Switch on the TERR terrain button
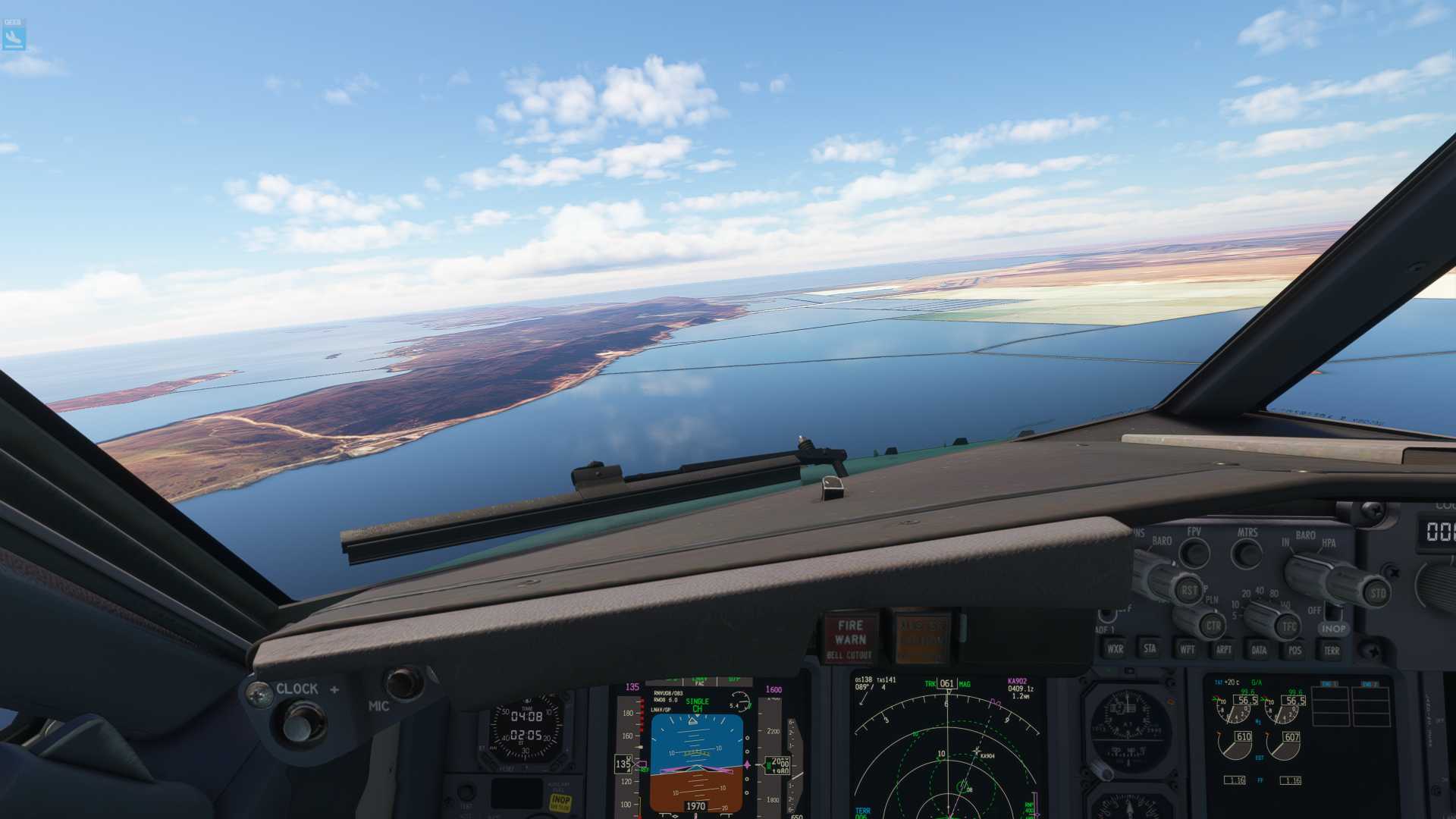 click(x=1331, y=650)
